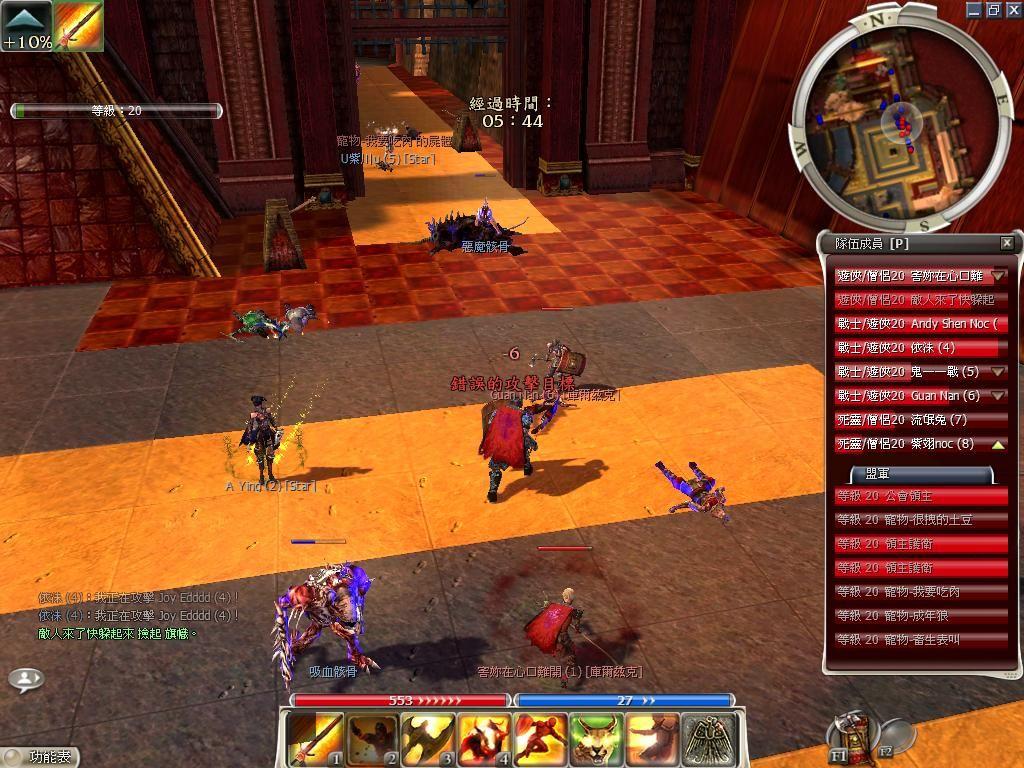
Task: Expand the arrow beside 紫翎noc (8)
Action: click(998, 444)
